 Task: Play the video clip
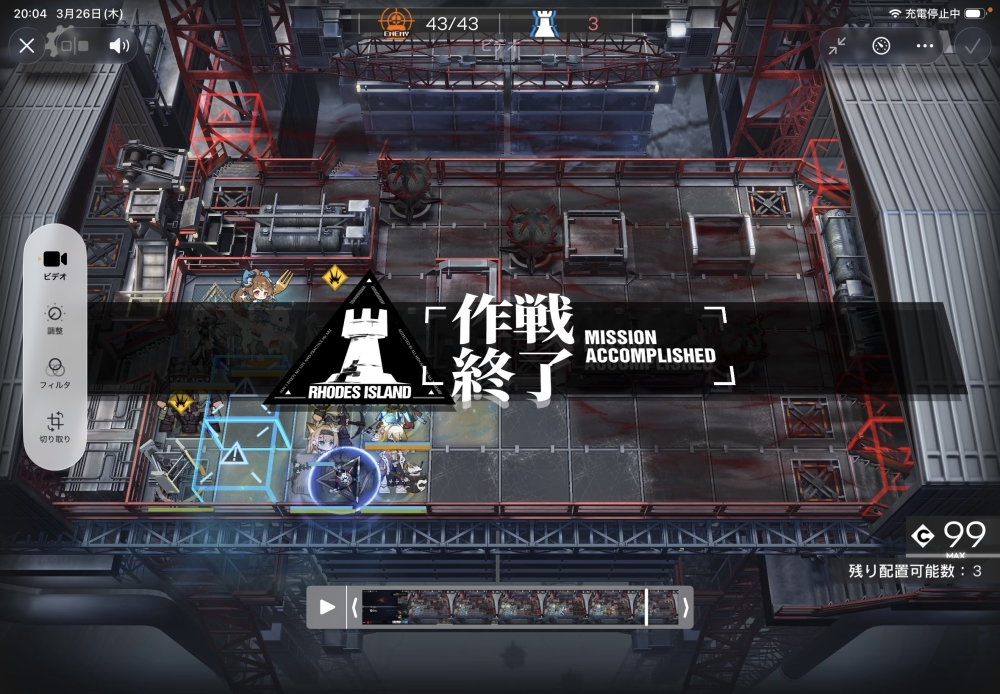tap(327, 607)
